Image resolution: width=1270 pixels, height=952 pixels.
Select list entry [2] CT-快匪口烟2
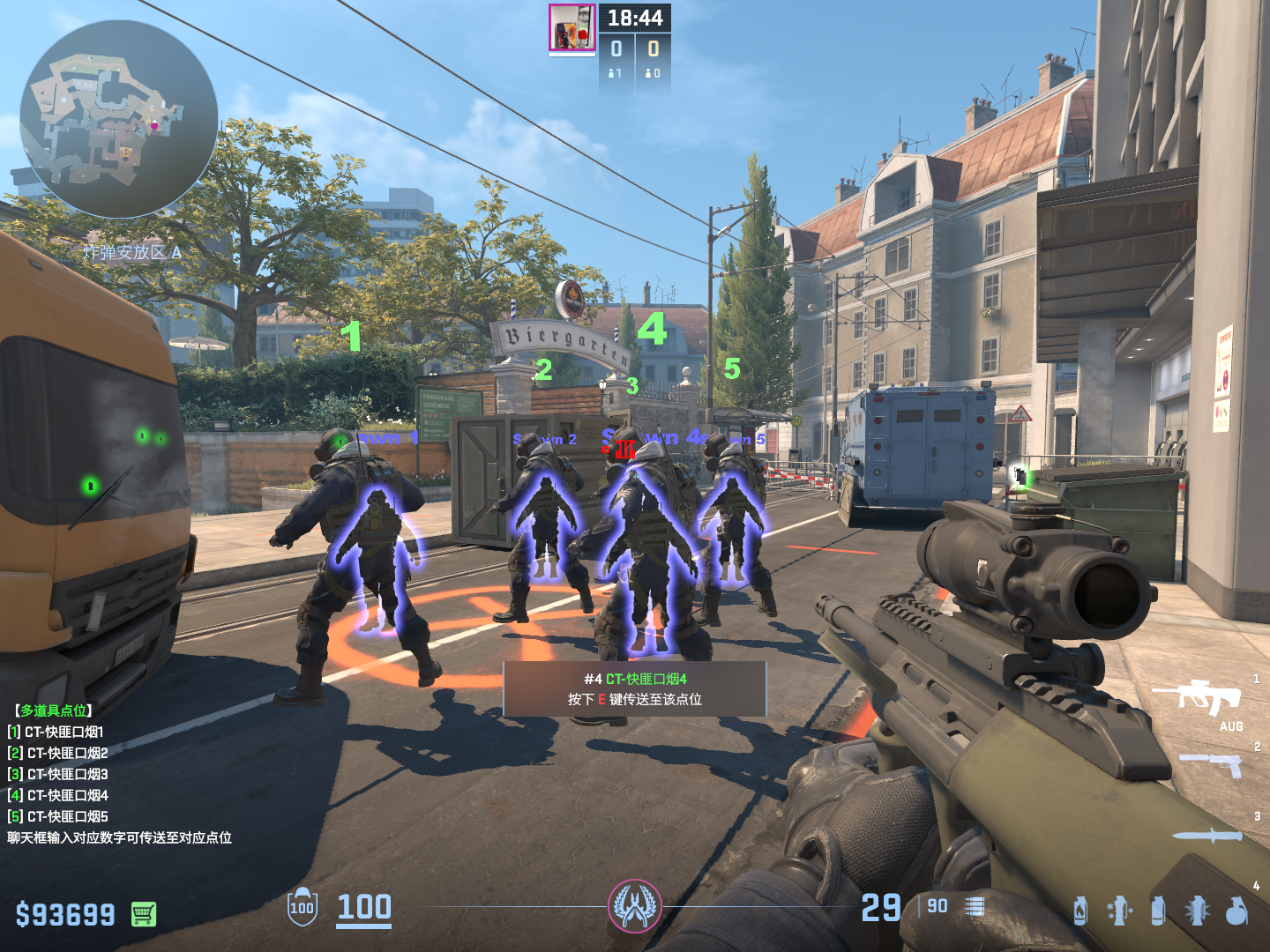[x=58, y=753]
